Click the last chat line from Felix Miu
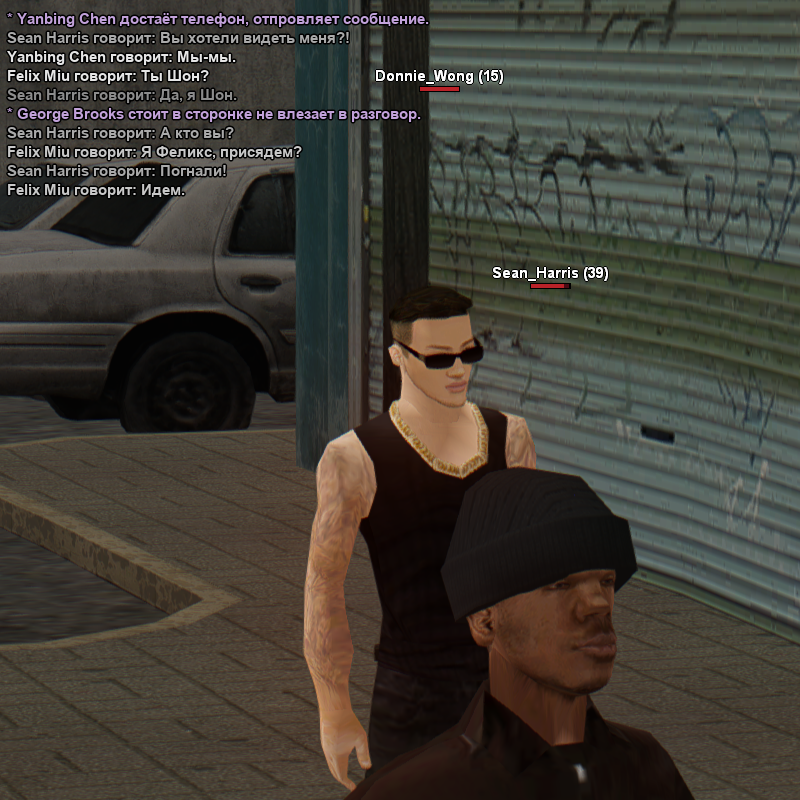800x800 pixels. tap(96, 190)
